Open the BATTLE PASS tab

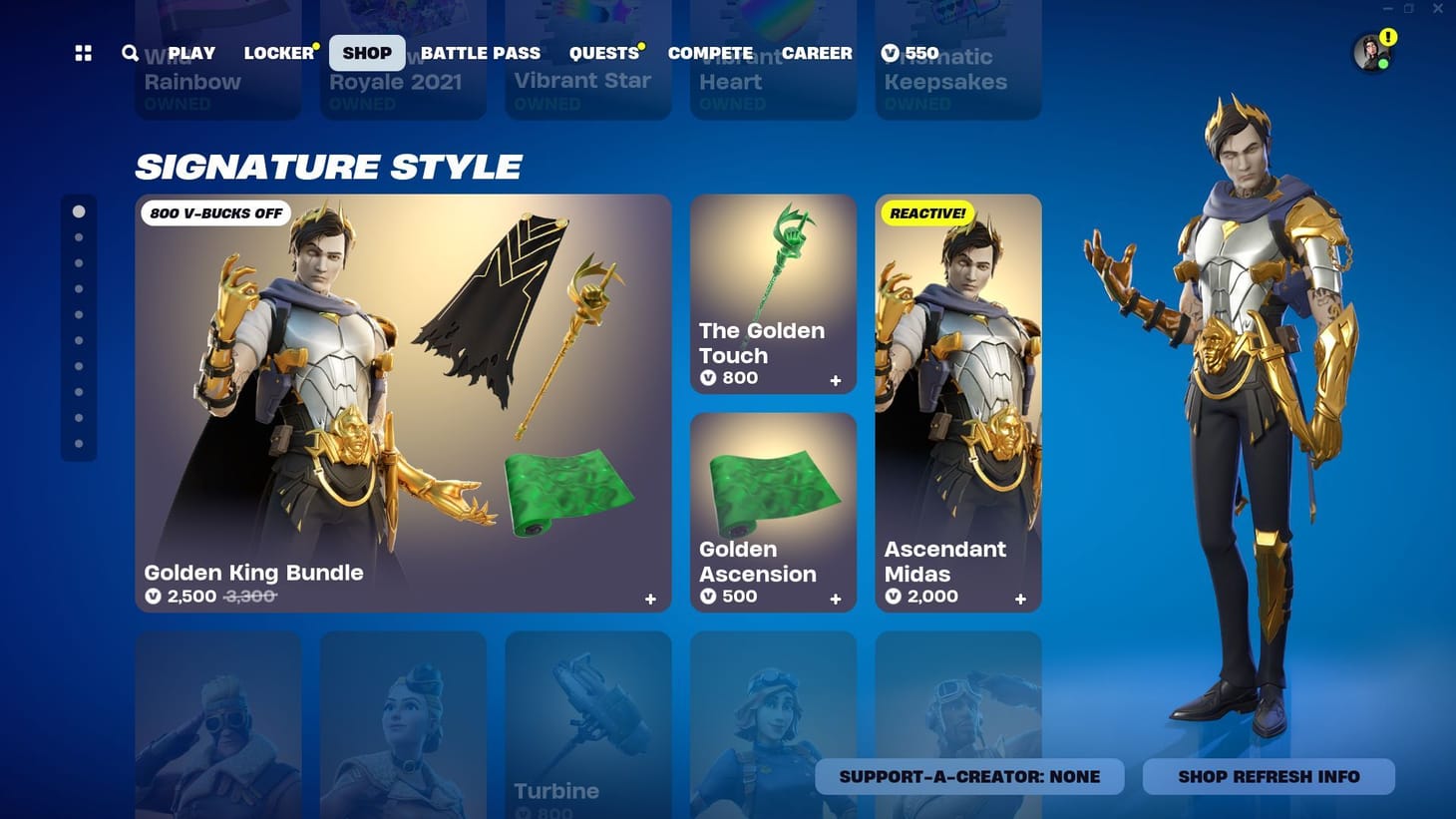pyautogui.click(x=481, y=53)
